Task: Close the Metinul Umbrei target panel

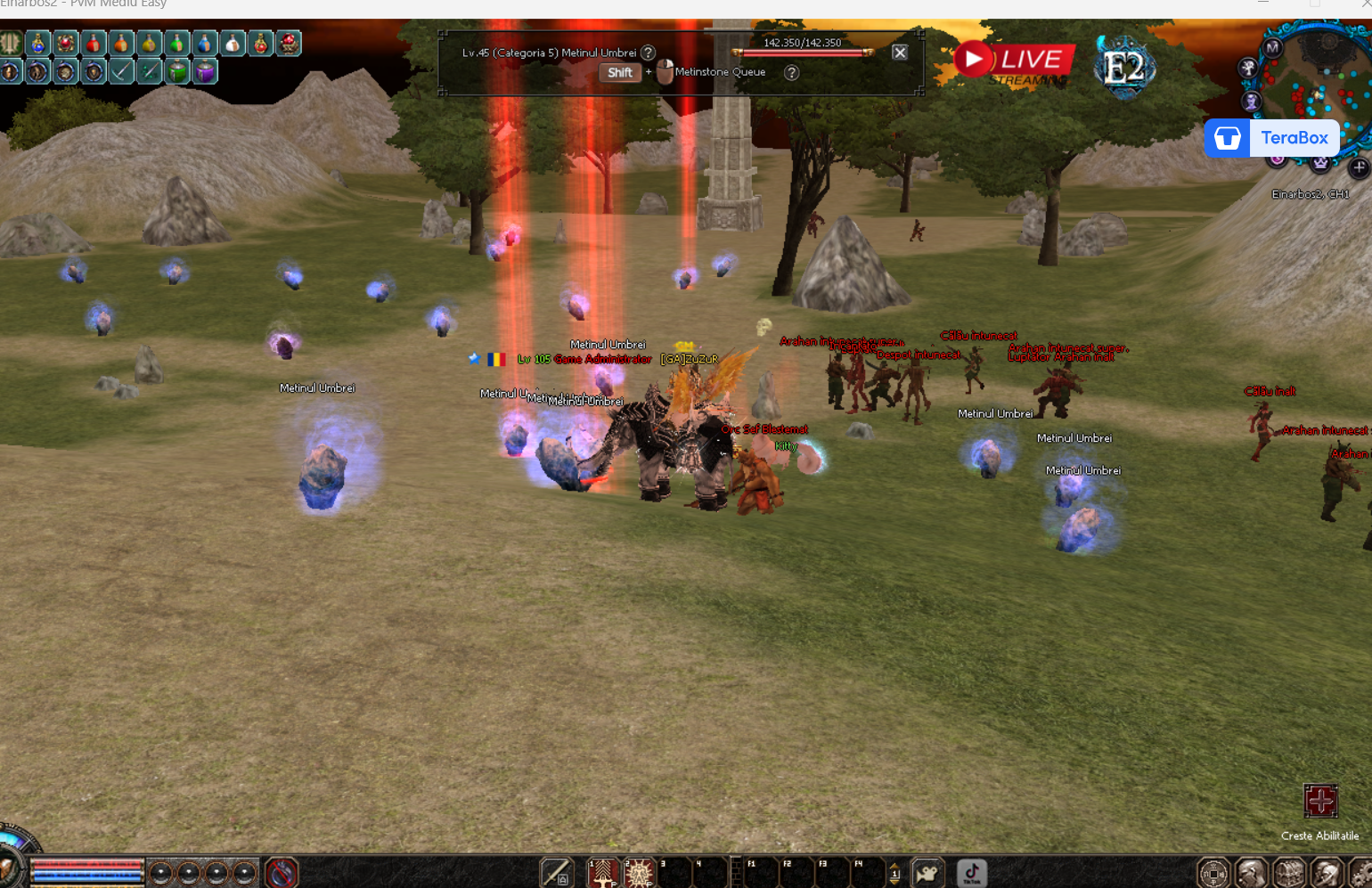Action: coord(900,53)
